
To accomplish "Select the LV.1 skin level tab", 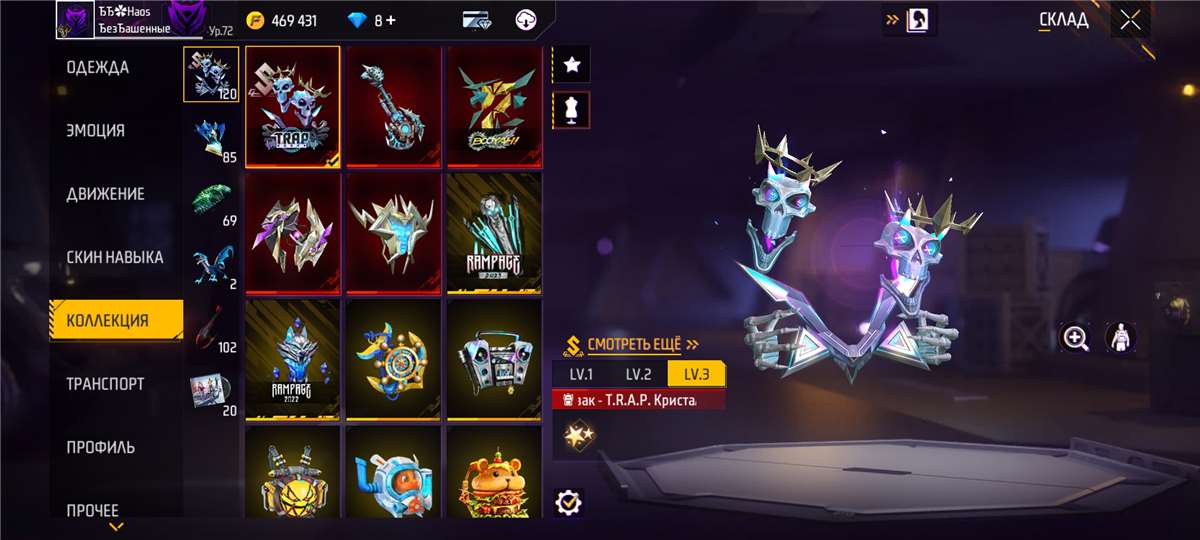I will 582,374.
